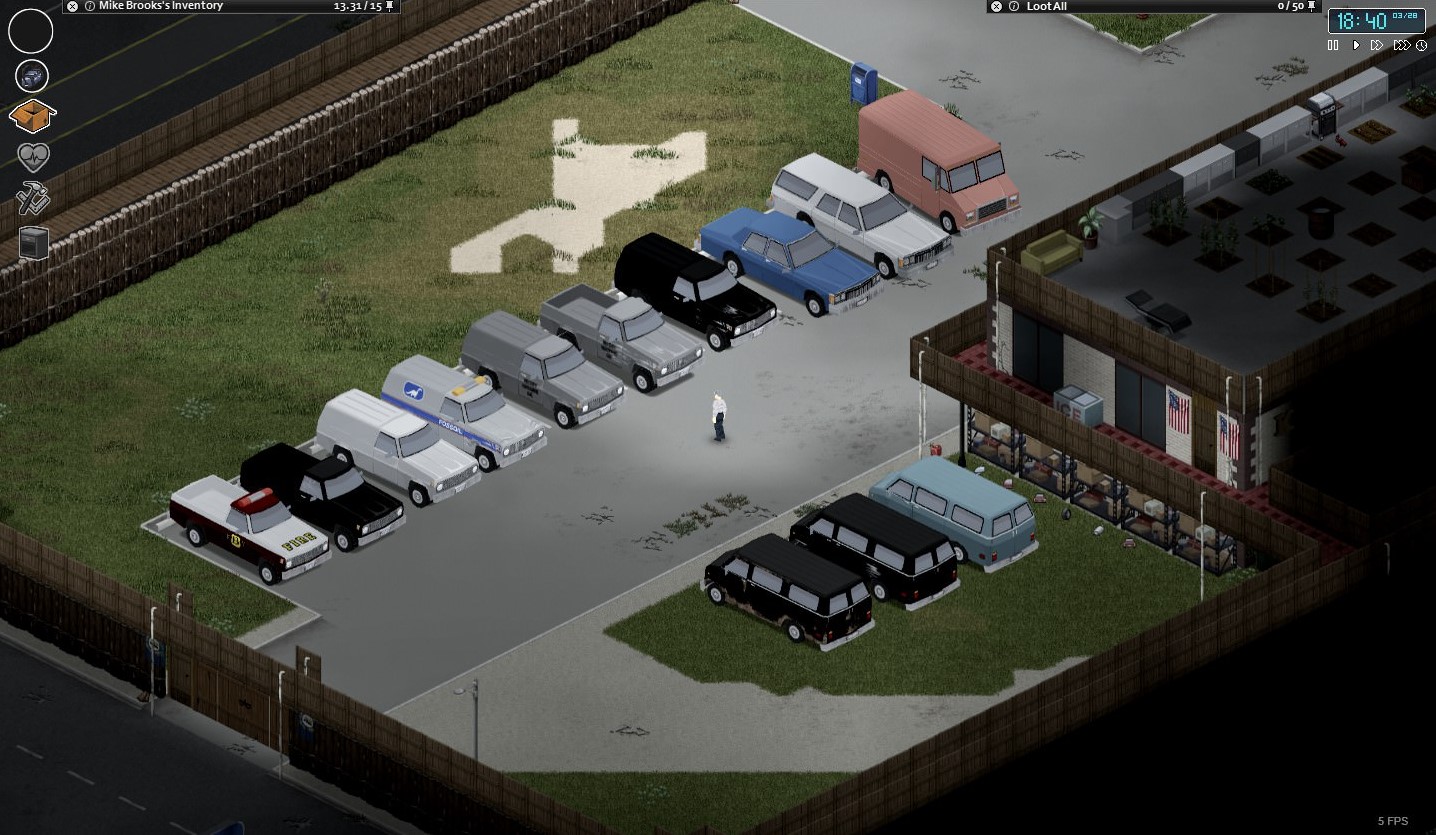Click the clock icon beside speed controls
The width and height of the screenshot is (1436, 835).
pyautogui.click(x=1421, y=45)
